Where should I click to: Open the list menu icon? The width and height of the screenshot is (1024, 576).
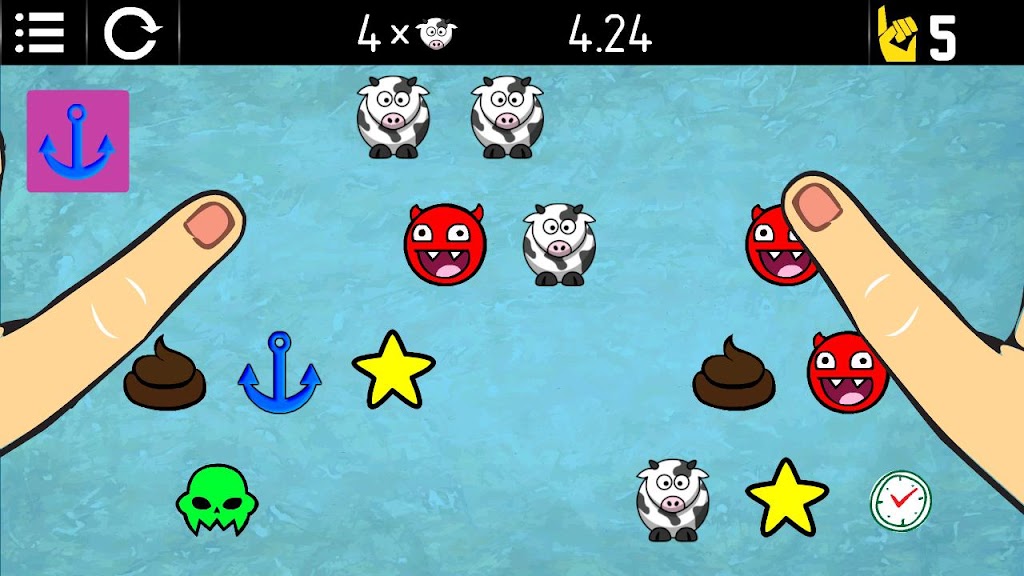pos(40,32)
